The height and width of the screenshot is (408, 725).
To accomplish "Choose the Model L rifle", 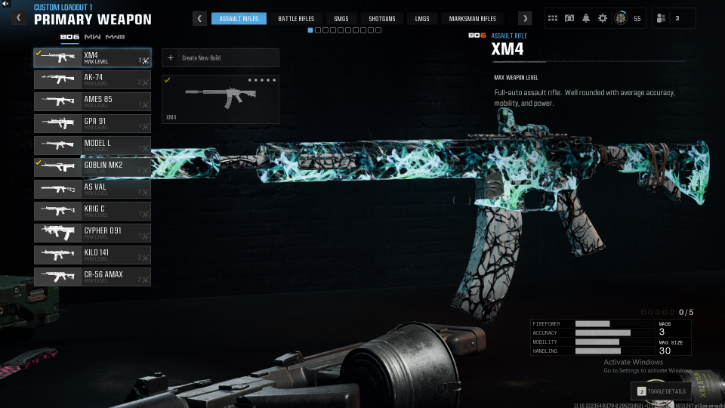I will click(92, 146).
